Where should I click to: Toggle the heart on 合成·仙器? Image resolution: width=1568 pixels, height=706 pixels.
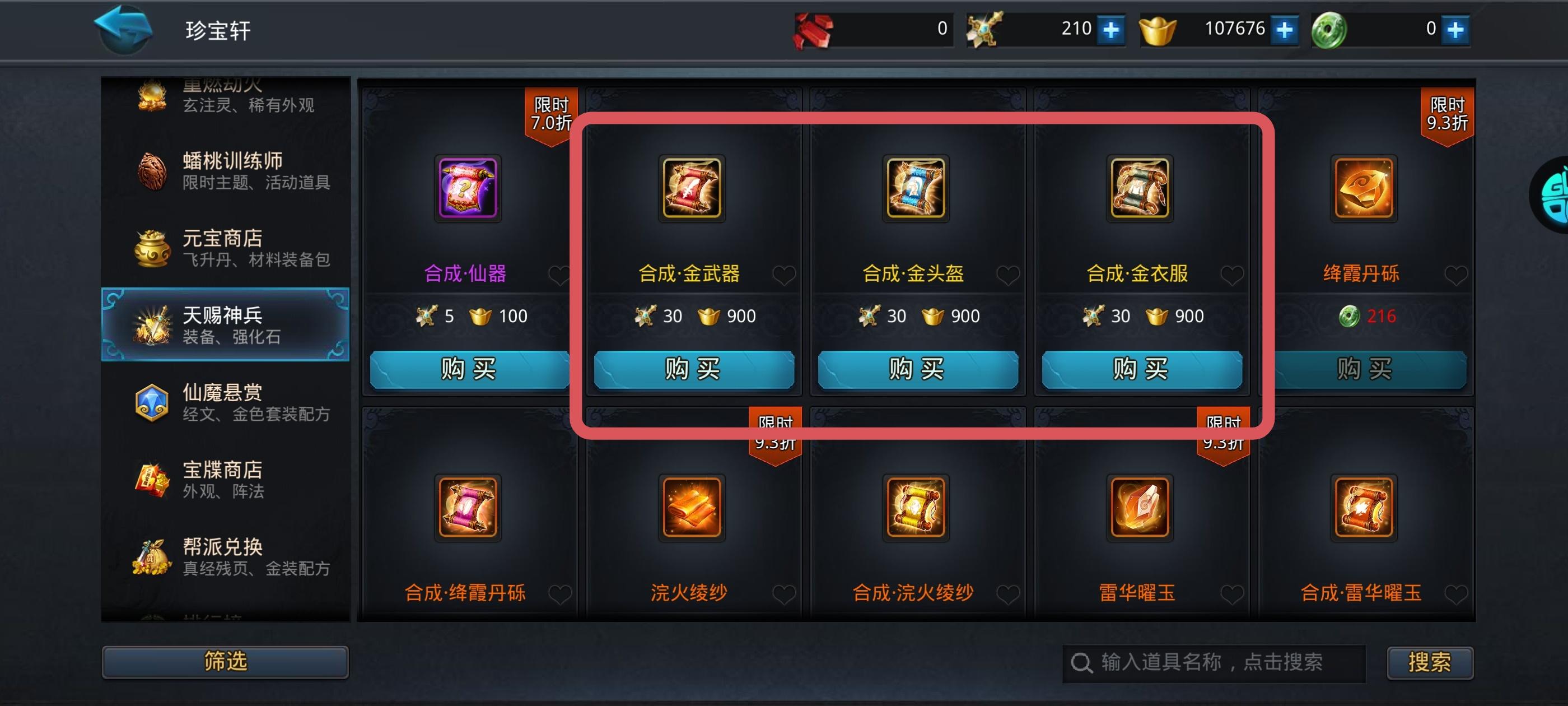559,275
